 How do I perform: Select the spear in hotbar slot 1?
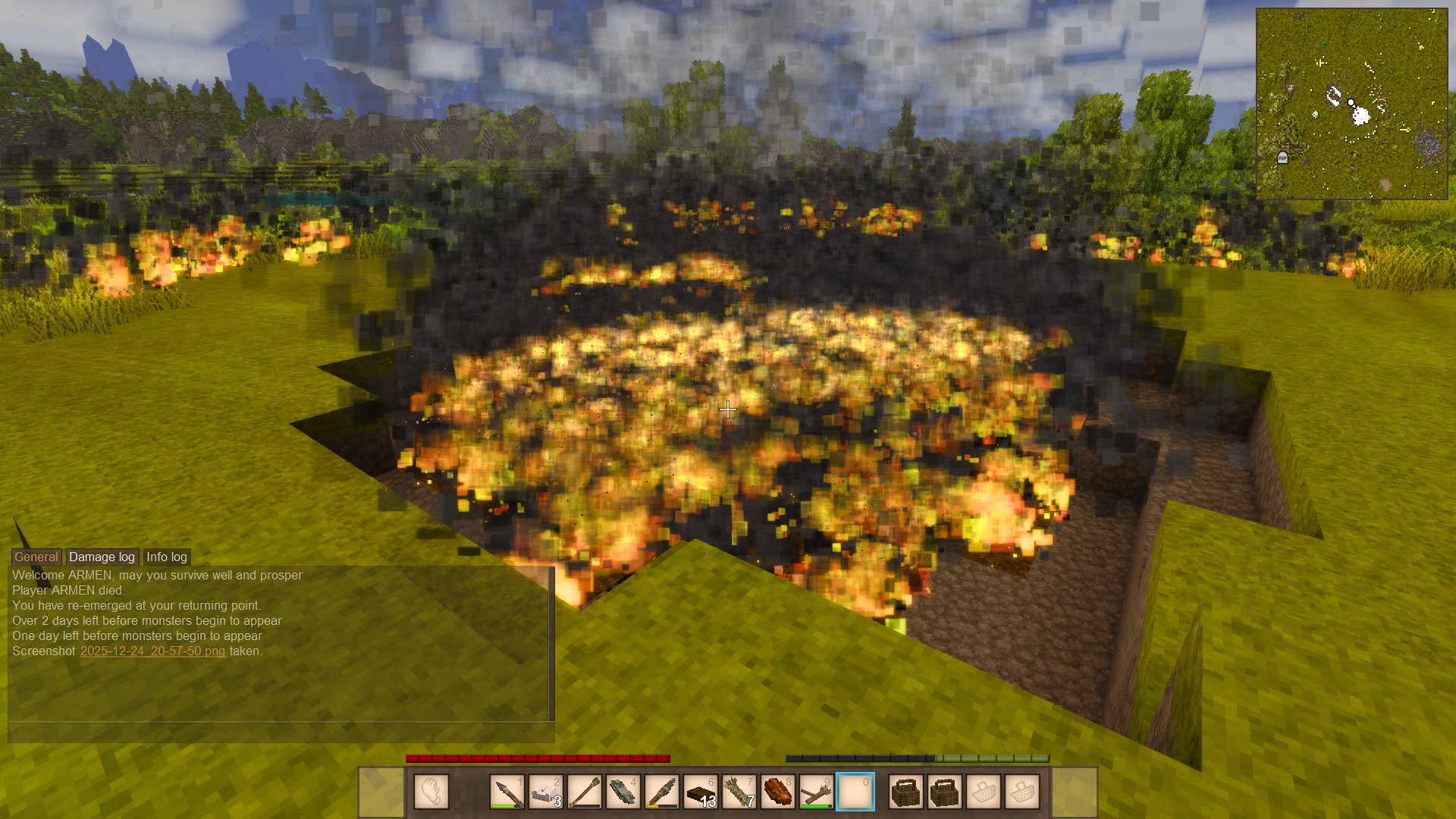[x=507, y=792]
